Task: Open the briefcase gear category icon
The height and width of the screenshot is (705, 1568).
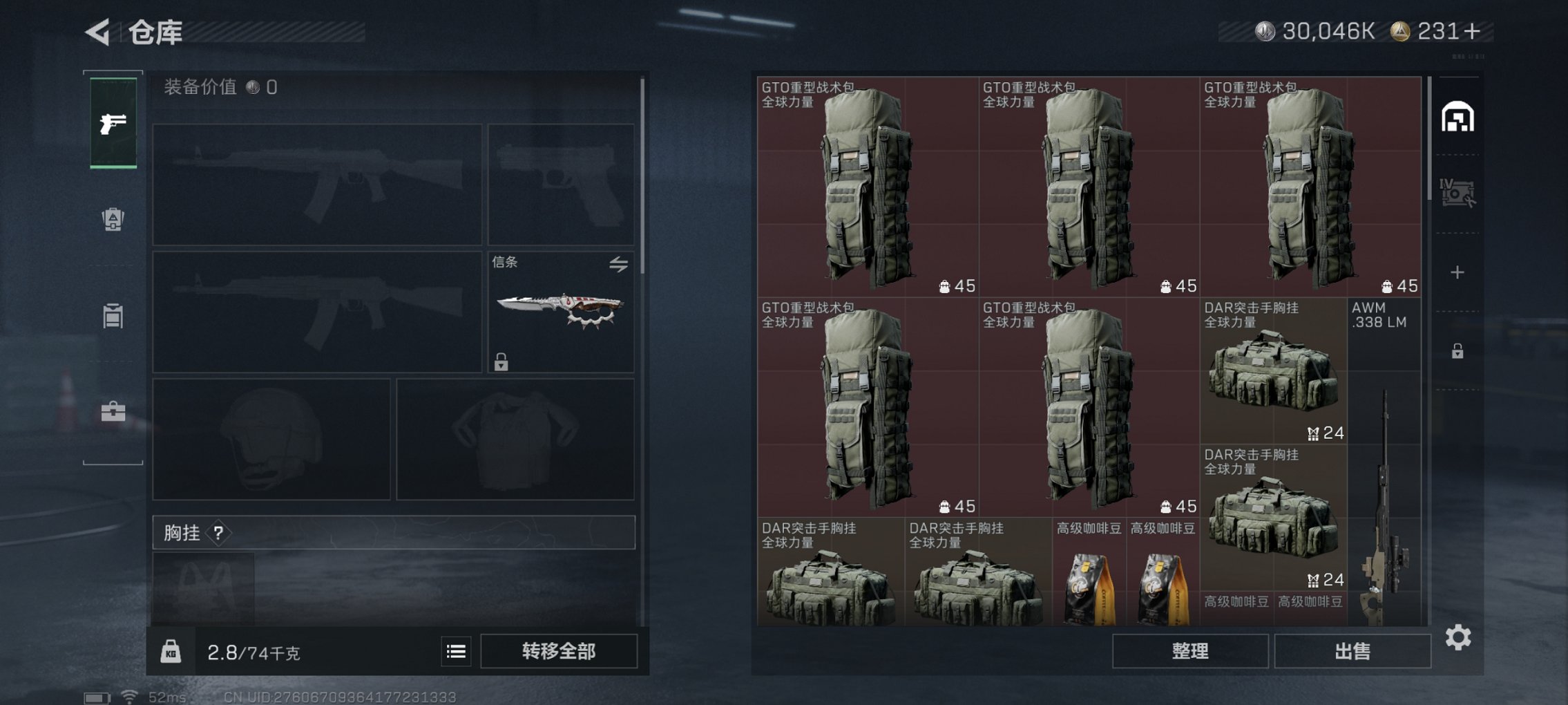Action: coord(114,412)
